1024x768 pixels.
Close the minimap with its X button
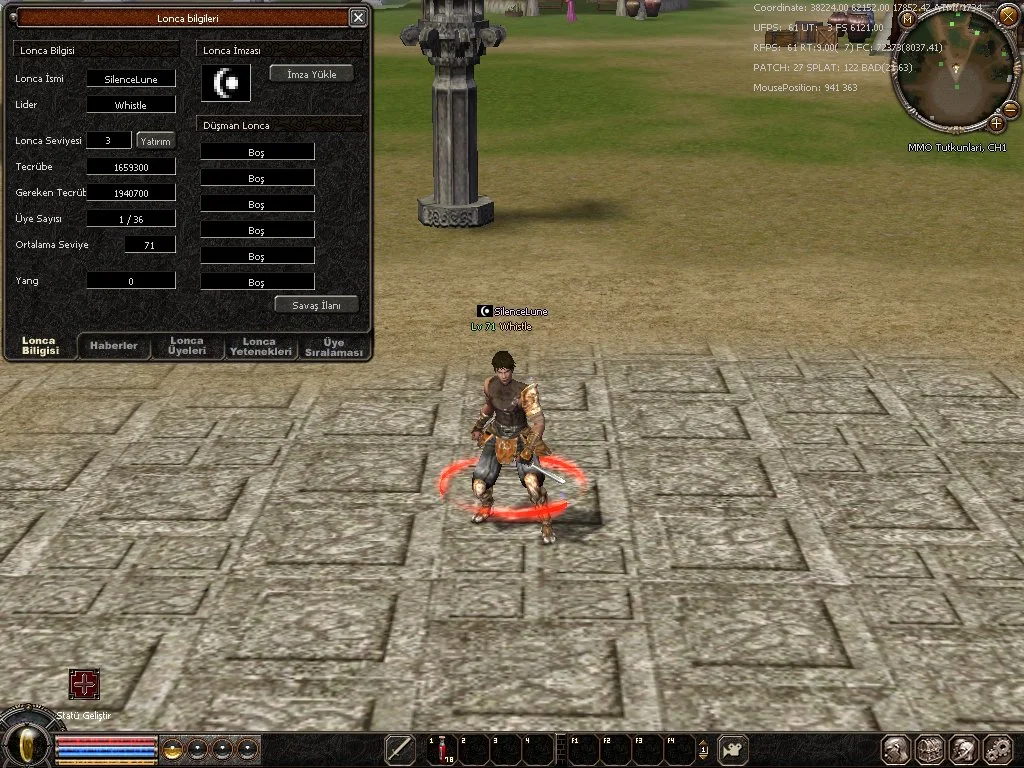coord(1006,14)
